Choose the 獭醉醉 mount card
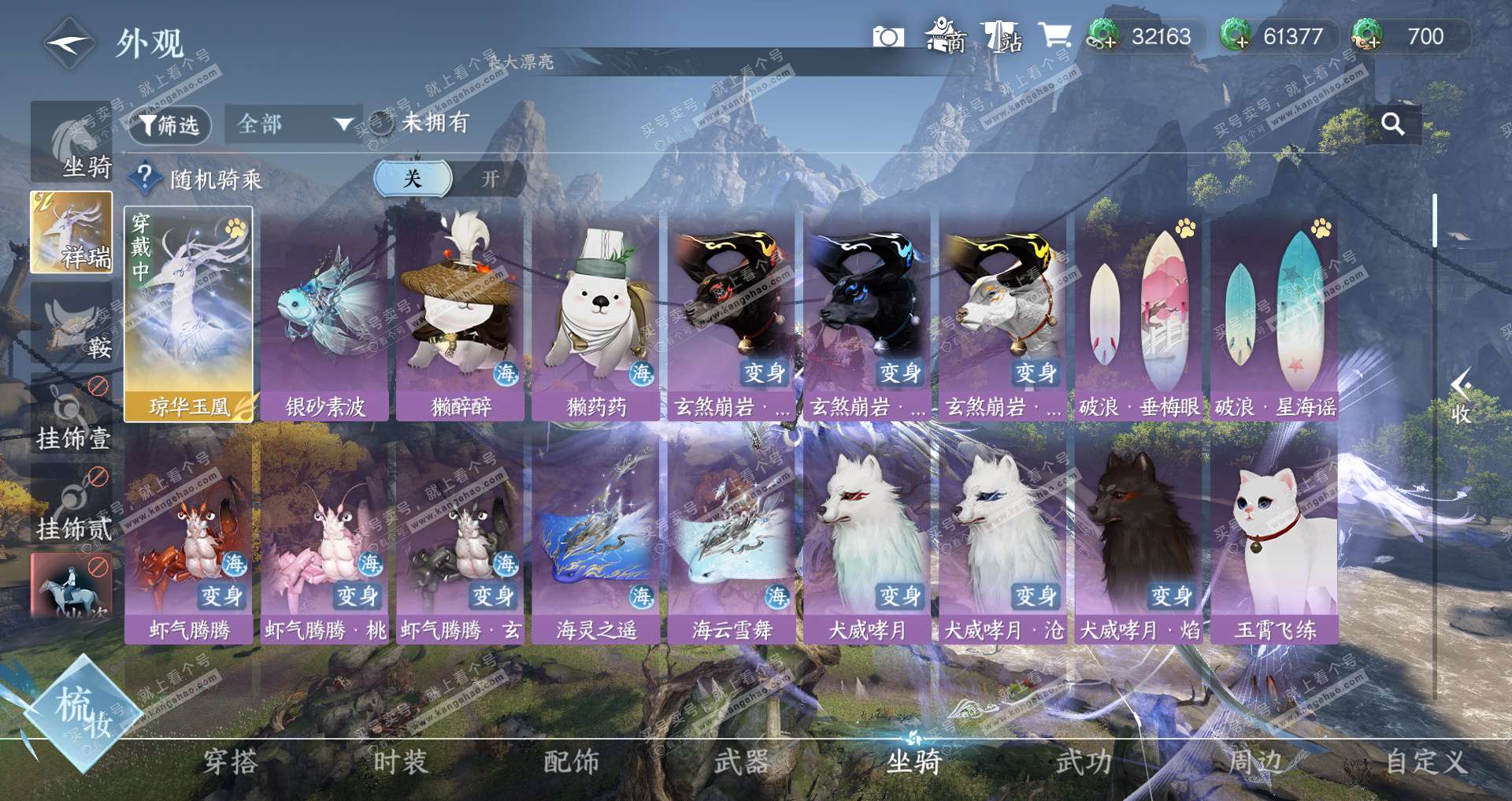This screenshot has width=1512, height=801. (x=461, y=313)
